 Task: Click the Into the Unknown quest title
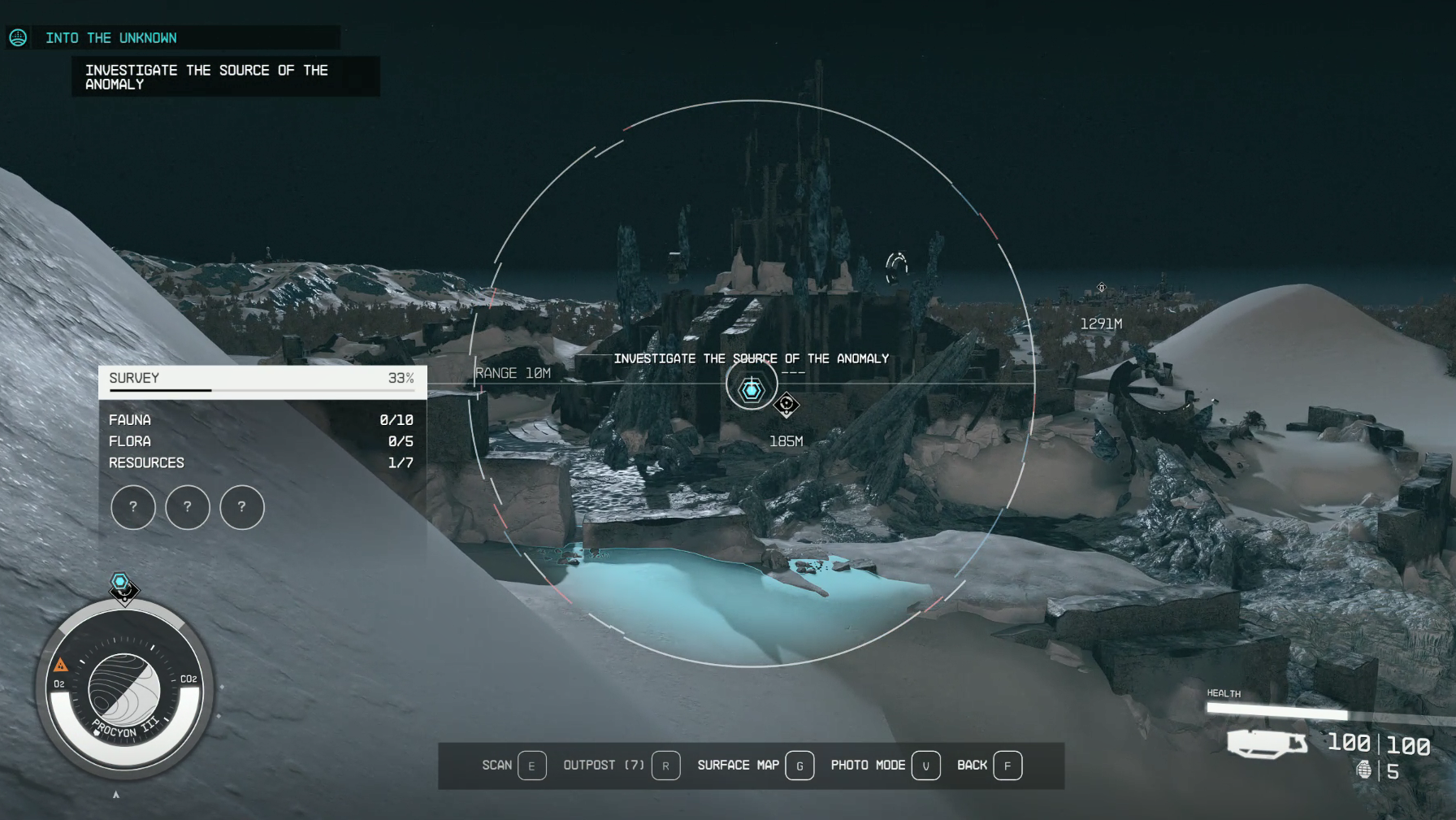tap(111, 38)
